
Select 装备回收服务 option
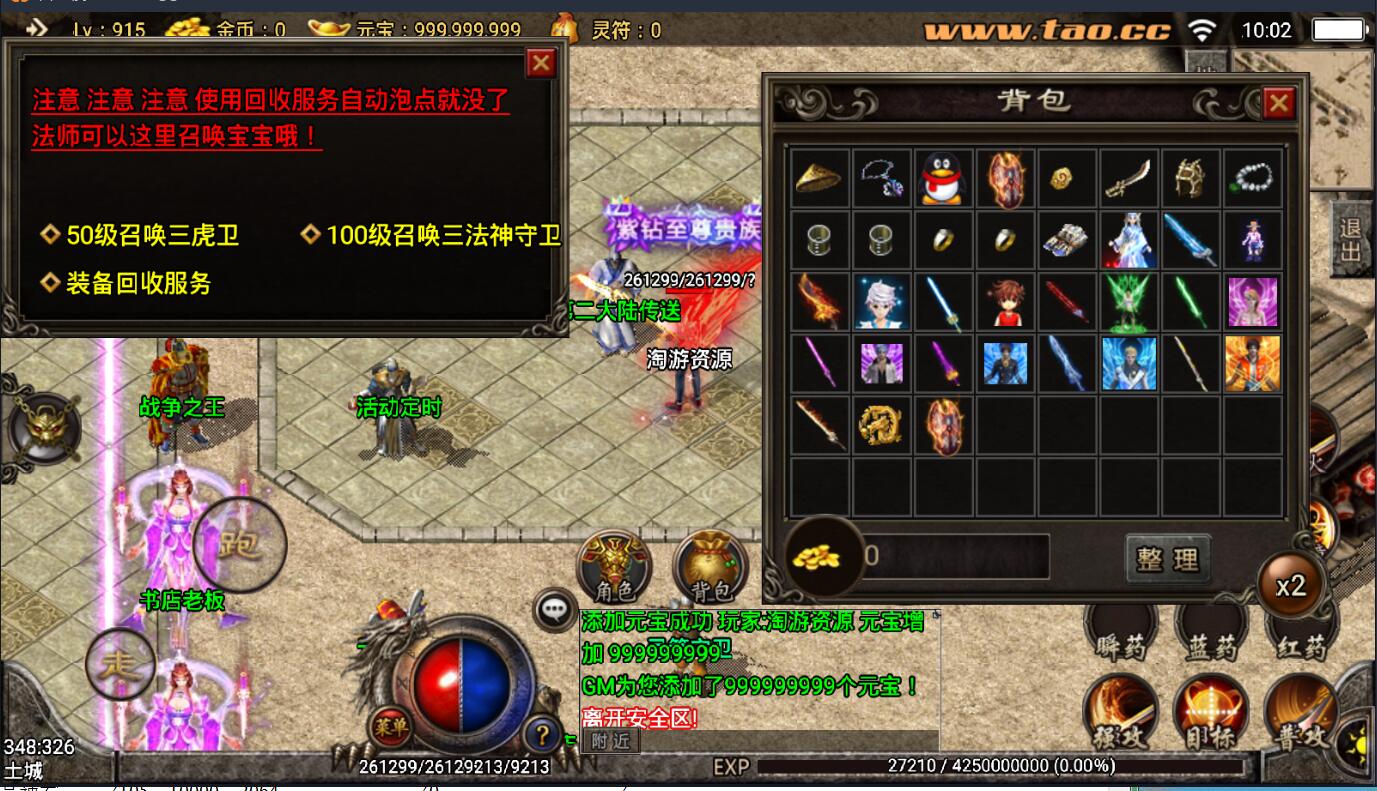pos(138,283)
